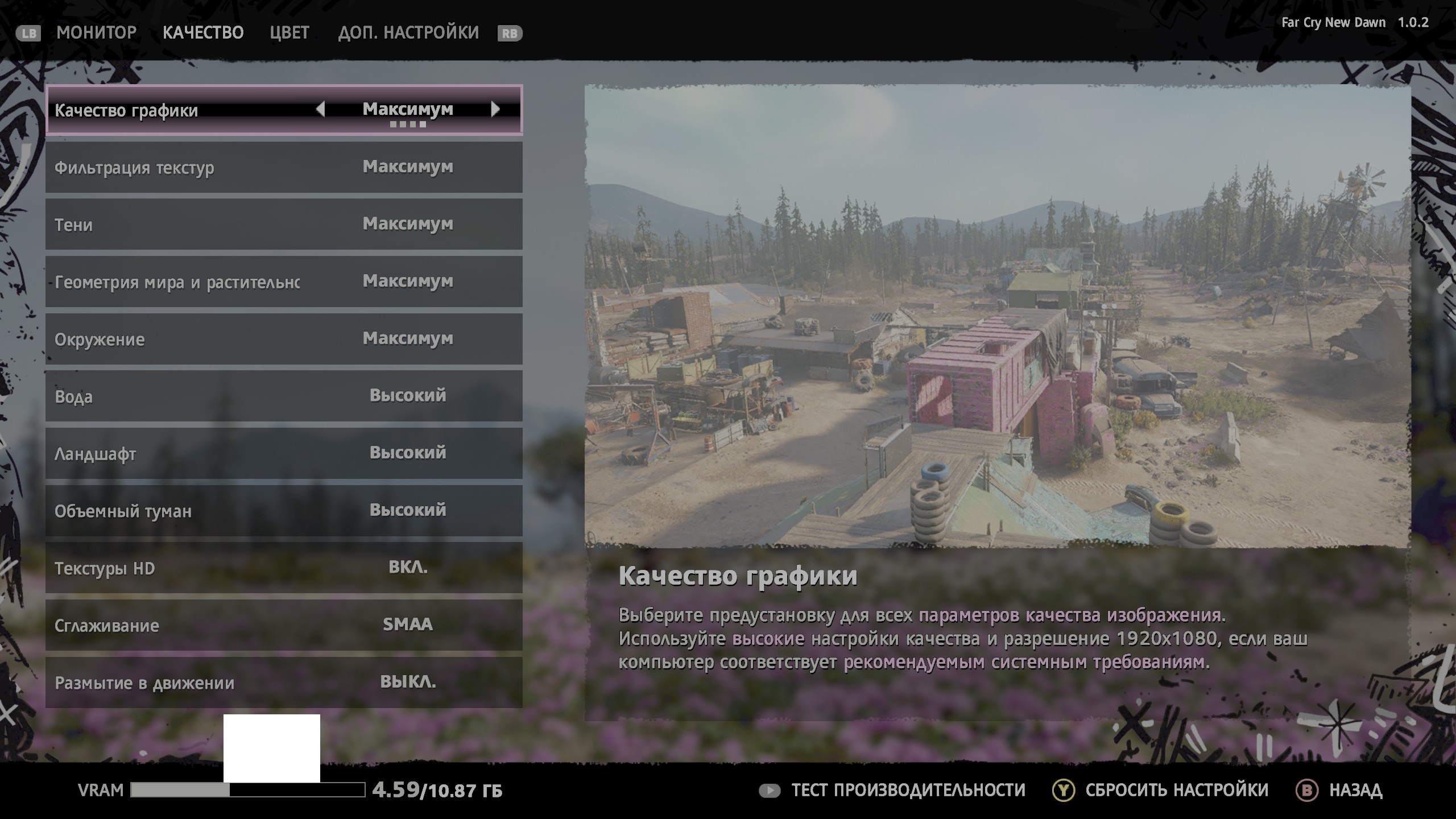Open the ЦВЕТ settings tab
1456x819 pixels.
click(x=289, y=32)
